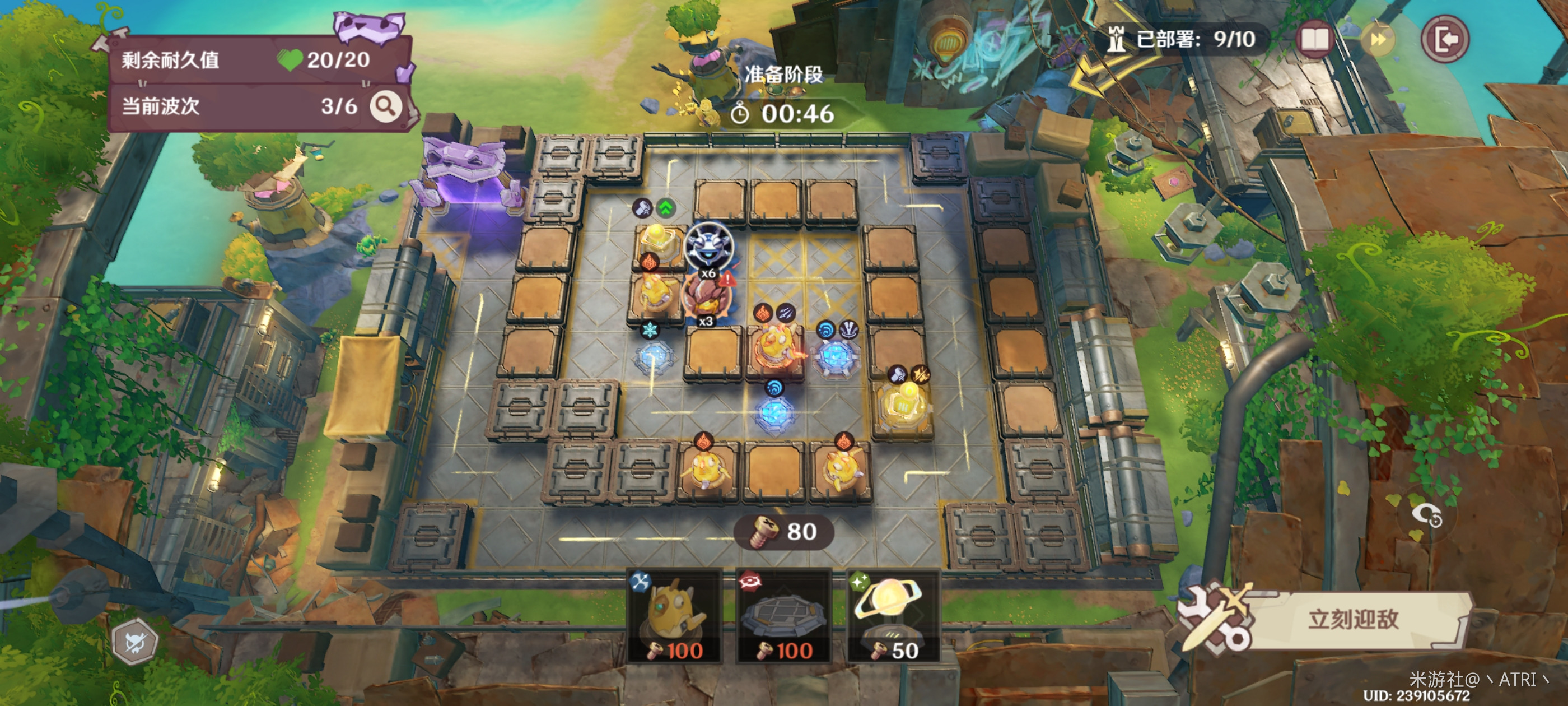Open the wave details magnifier
The width and height of the screenshot is (1568, 706).
point(386,106)
